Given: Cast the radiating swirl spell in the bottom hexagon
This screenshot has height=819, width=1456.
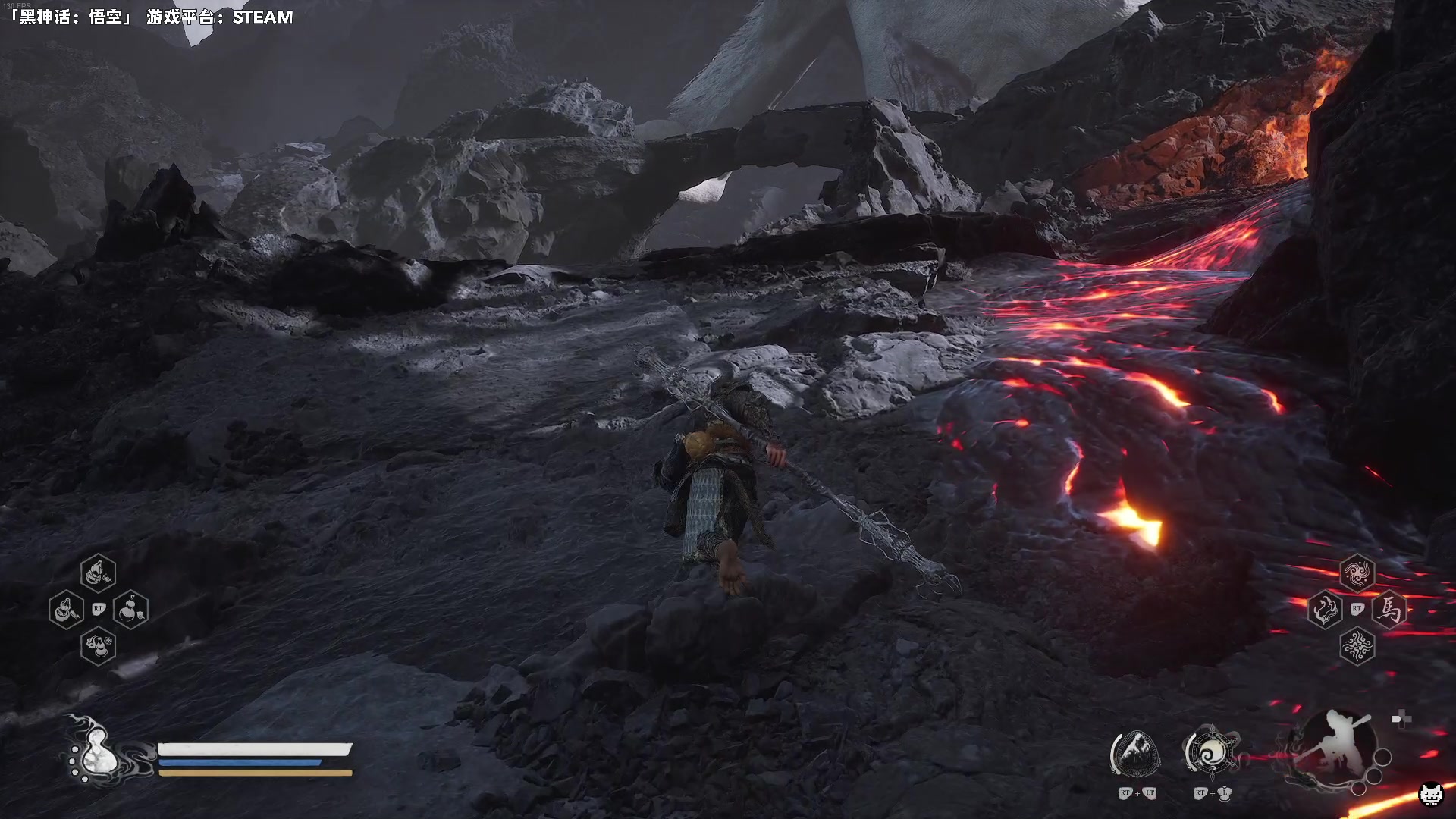Looking at the screenshot, I should pyautogui.click(x=1357, y=646).
